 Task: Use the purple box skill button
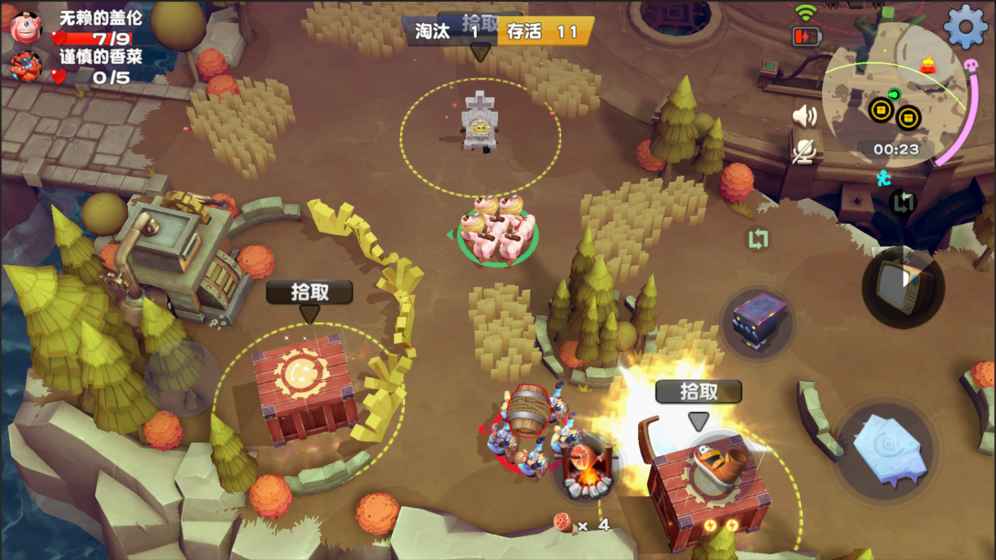[x=759, y=322]
